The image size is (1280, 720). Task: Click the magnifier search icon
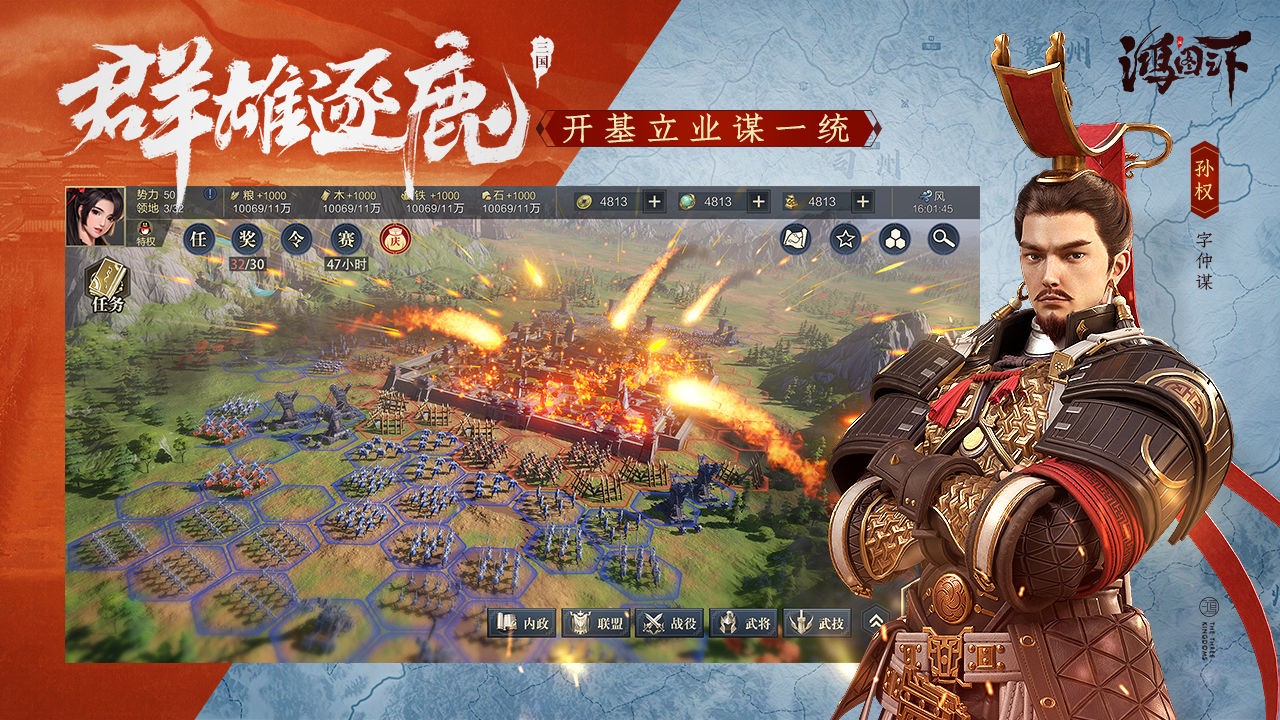point(941,238)
